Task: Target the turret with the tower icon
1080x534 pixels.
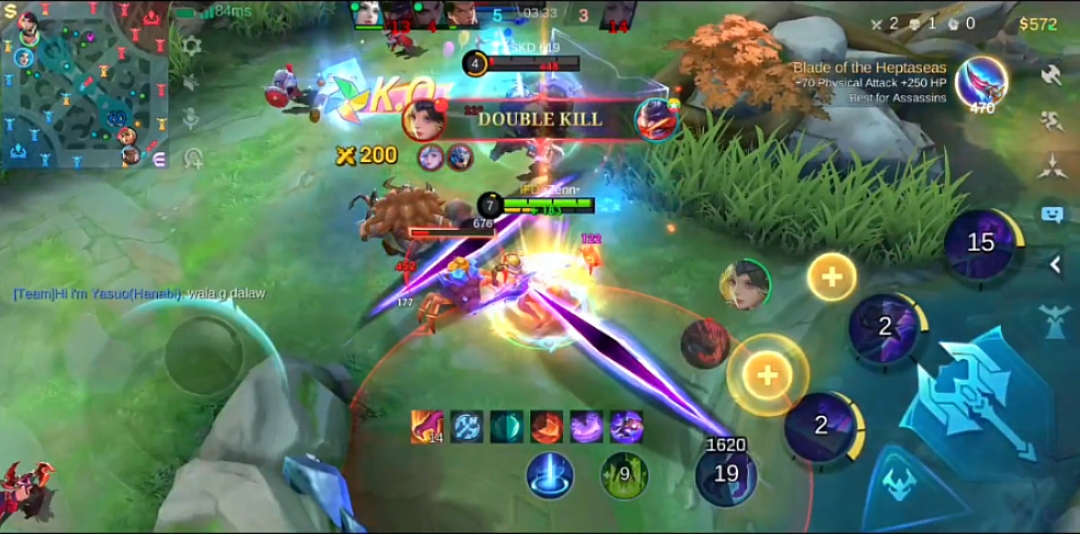Action: tap(1054, 322)
